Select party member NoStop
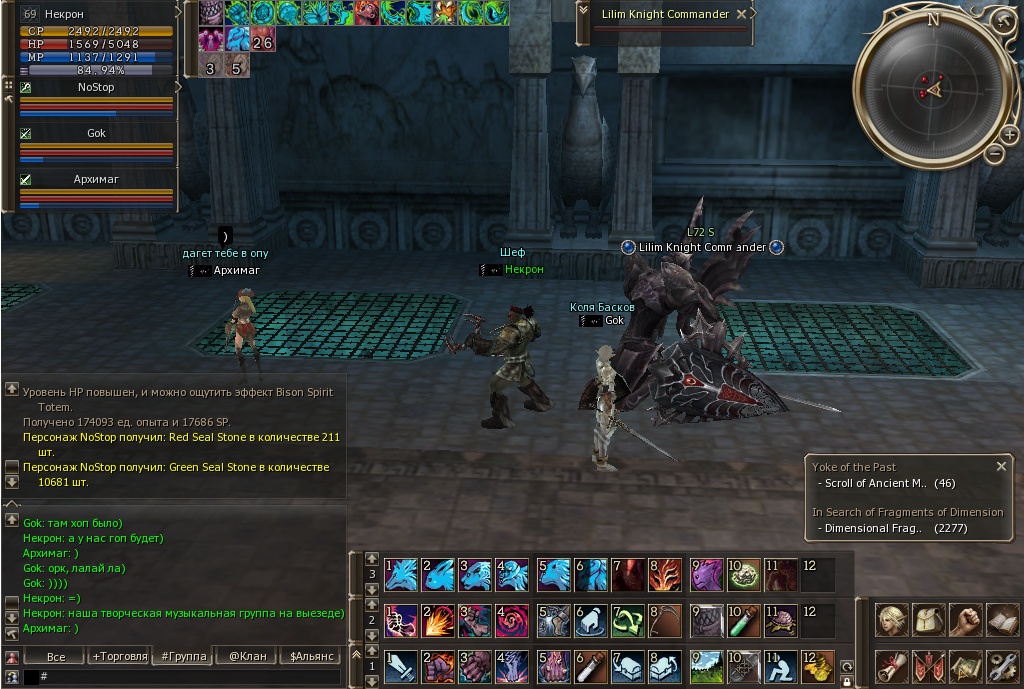 (96, 88)
